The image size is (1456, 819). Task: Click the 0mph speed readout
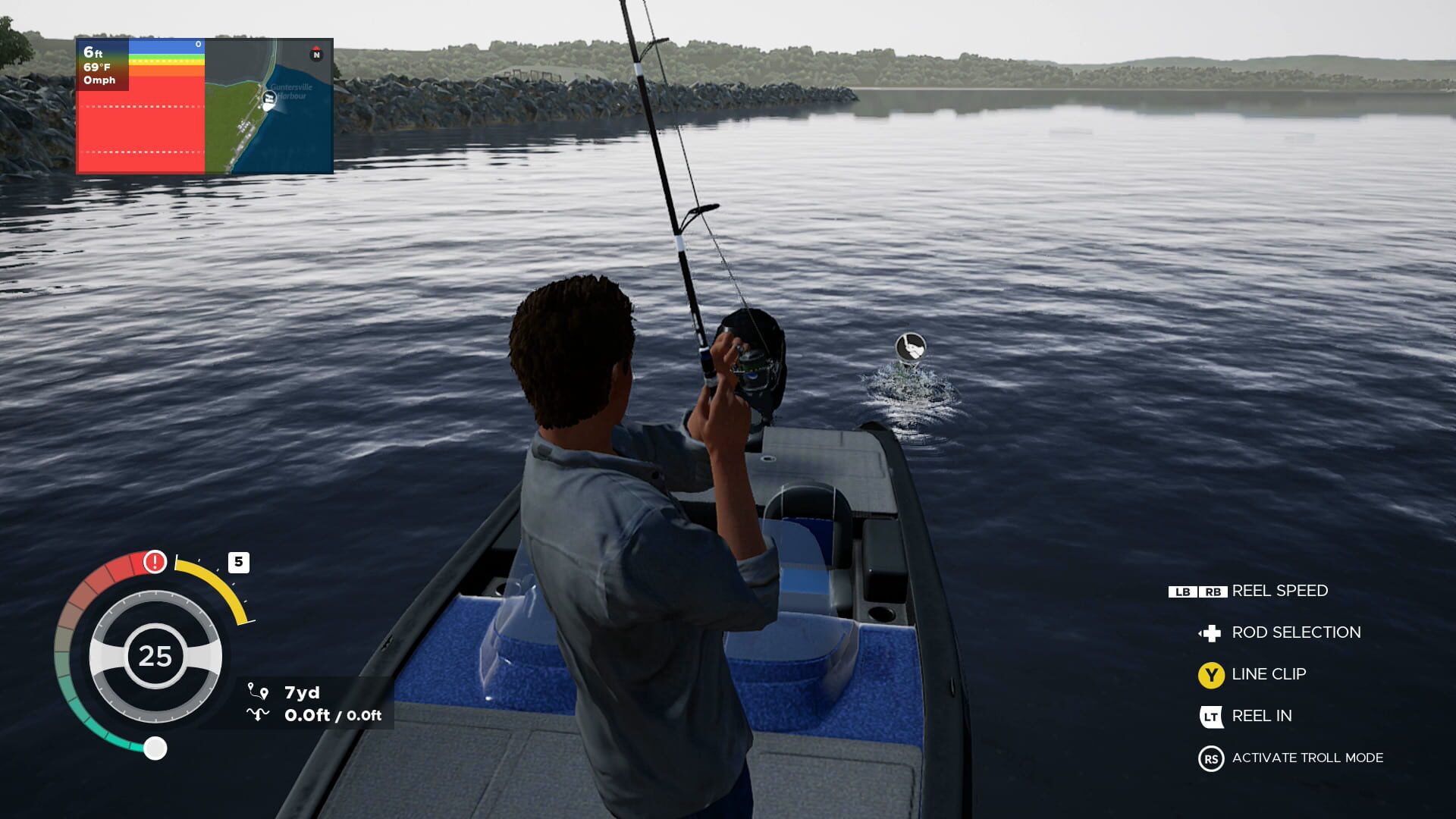[101, 81]
